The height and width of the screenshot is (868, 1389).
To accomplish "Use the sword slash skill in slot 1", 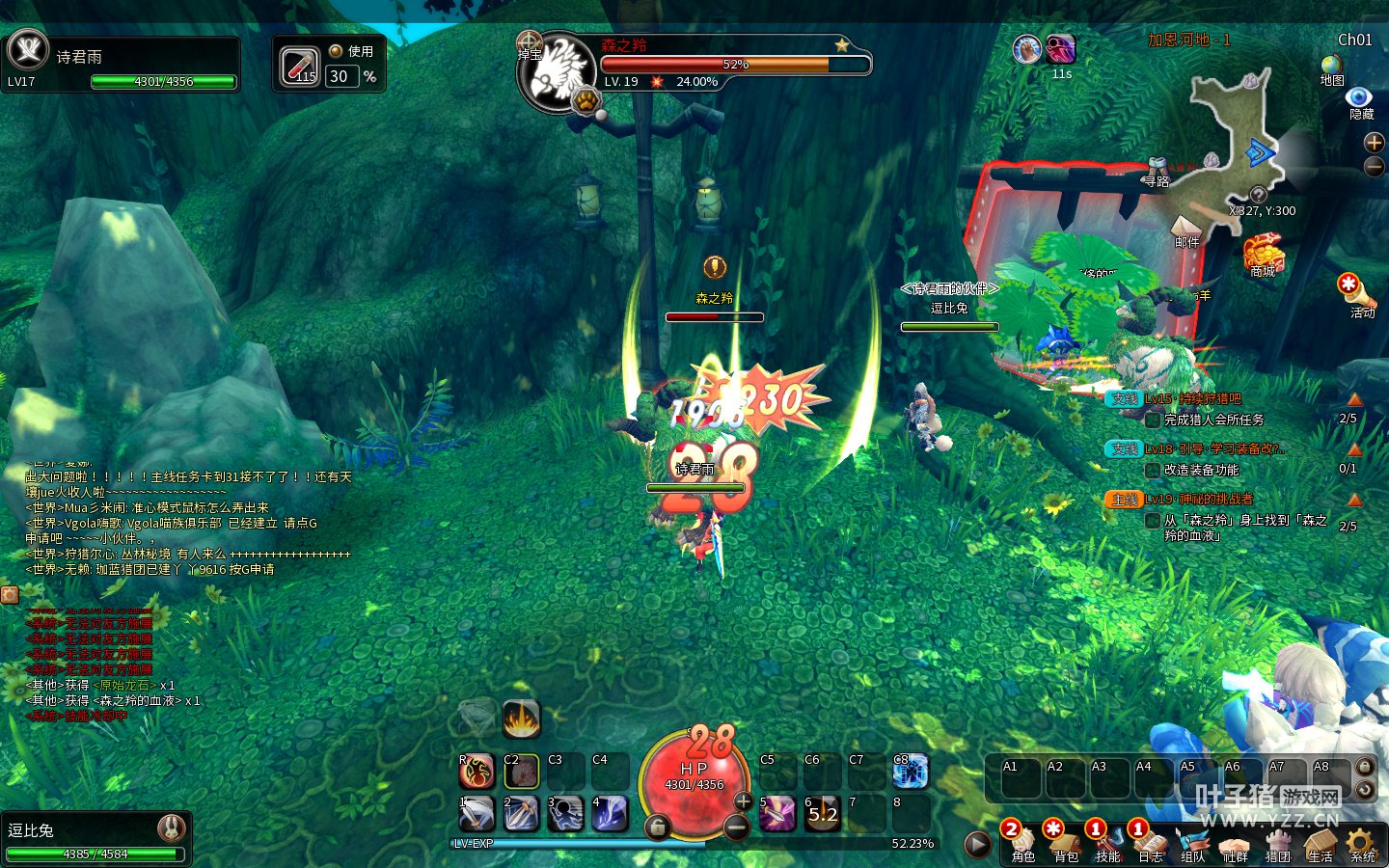I will pos(477,814).
